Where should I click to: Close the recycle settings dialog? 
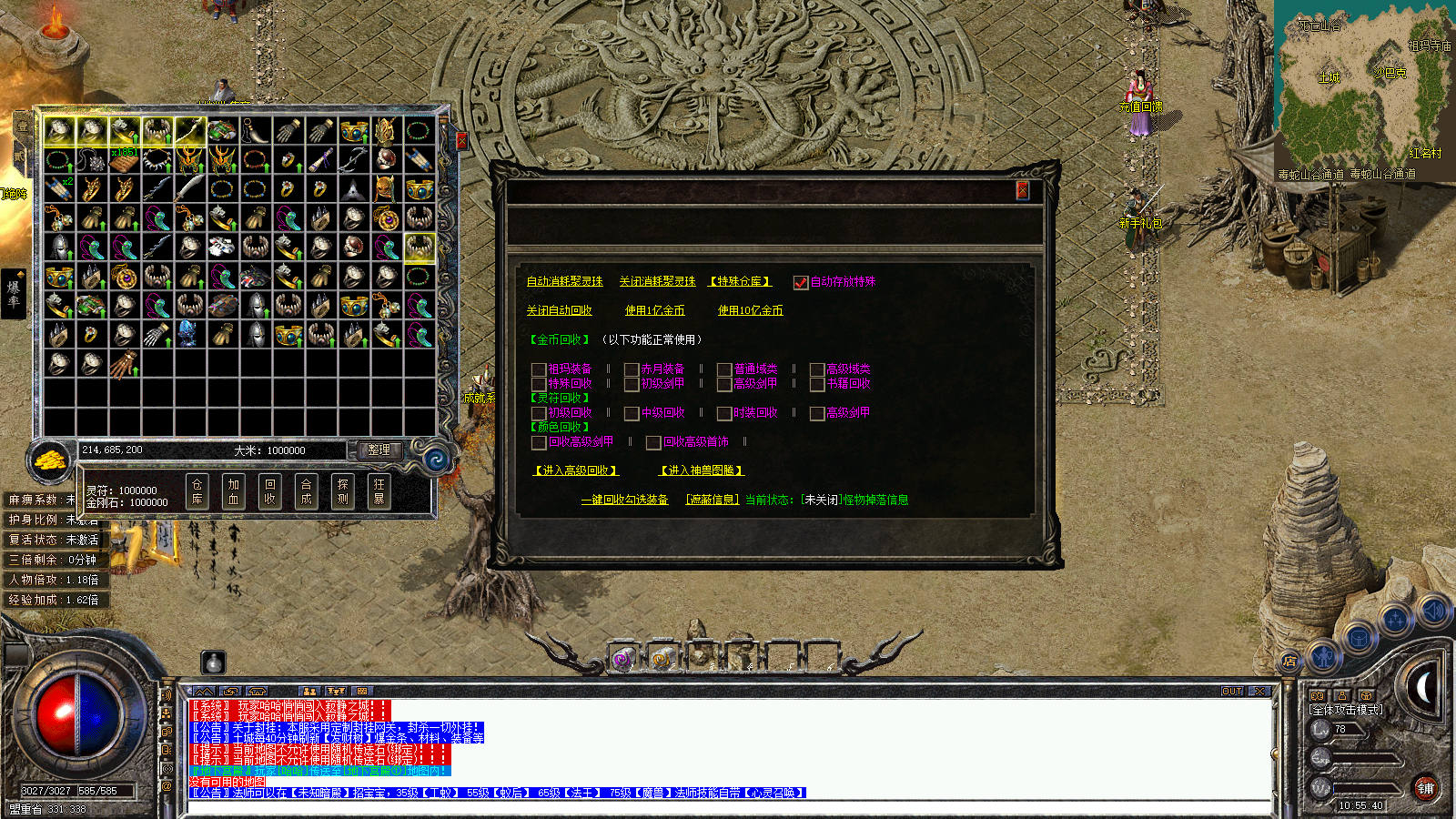tap(1022, 189)
